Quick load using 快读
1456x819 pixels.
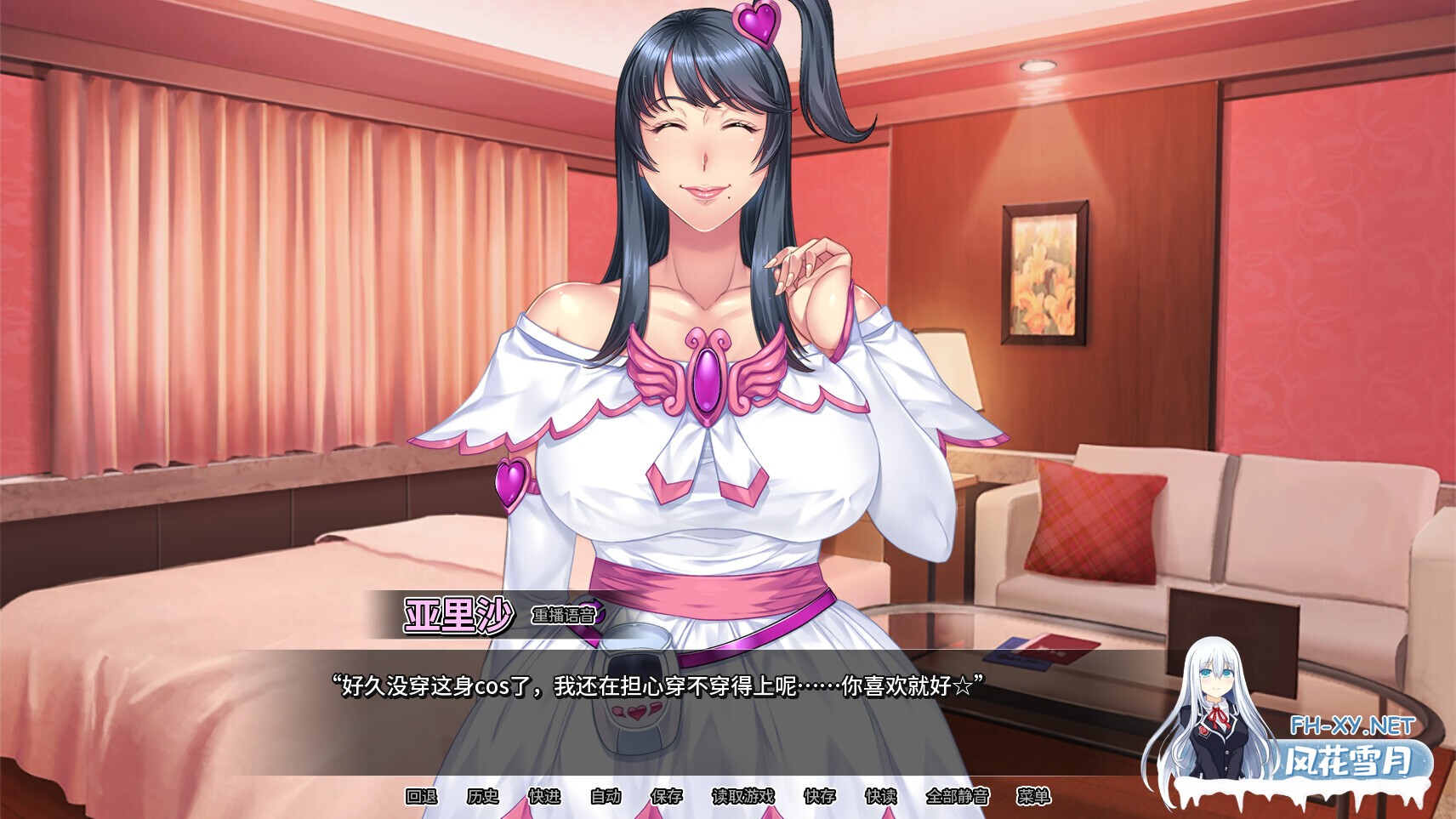point(881,796)
